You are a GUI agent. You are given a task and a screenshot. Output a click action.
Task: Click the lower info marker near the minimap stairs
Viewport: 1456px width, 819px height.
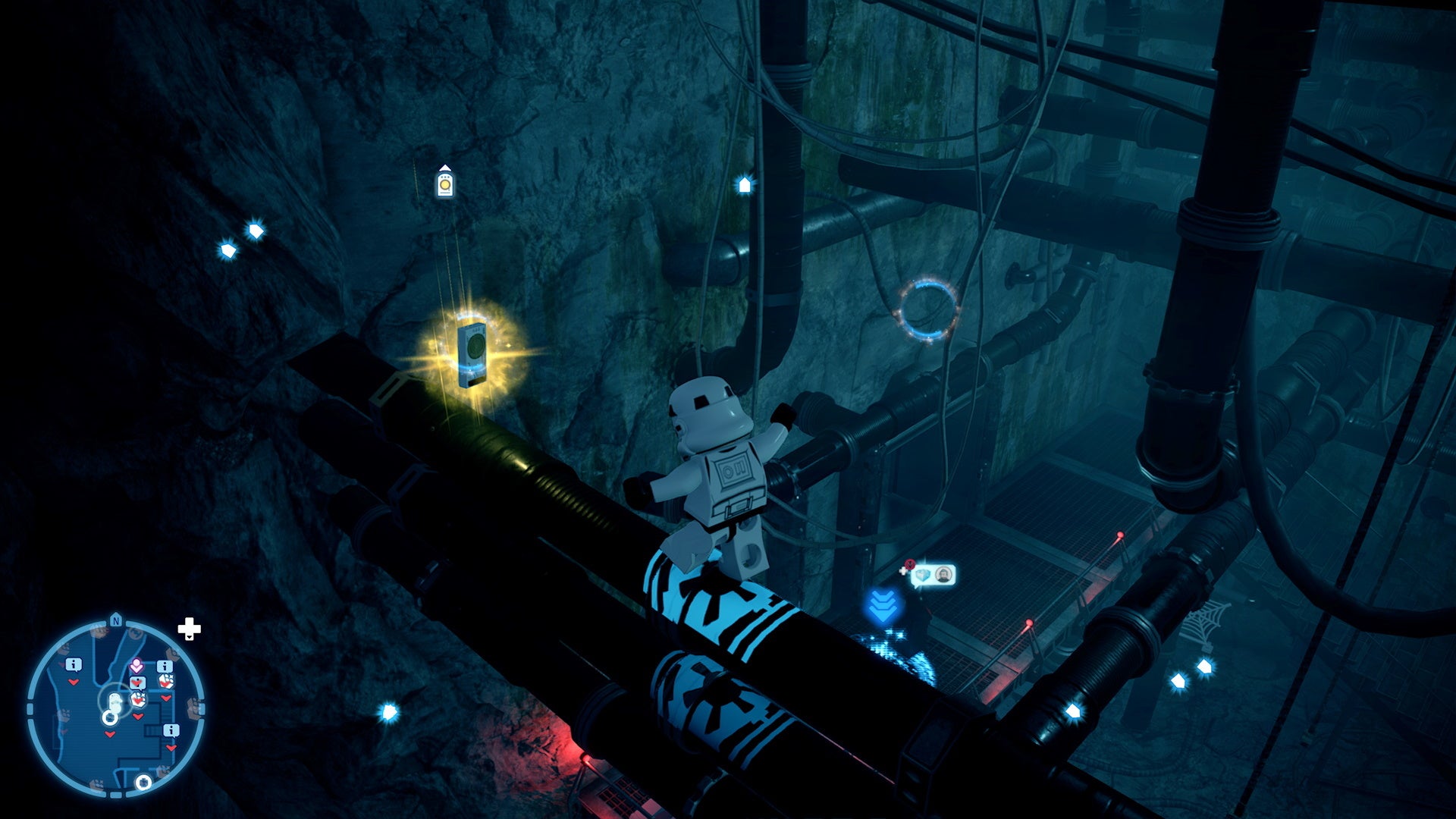[x=171, y=729]
